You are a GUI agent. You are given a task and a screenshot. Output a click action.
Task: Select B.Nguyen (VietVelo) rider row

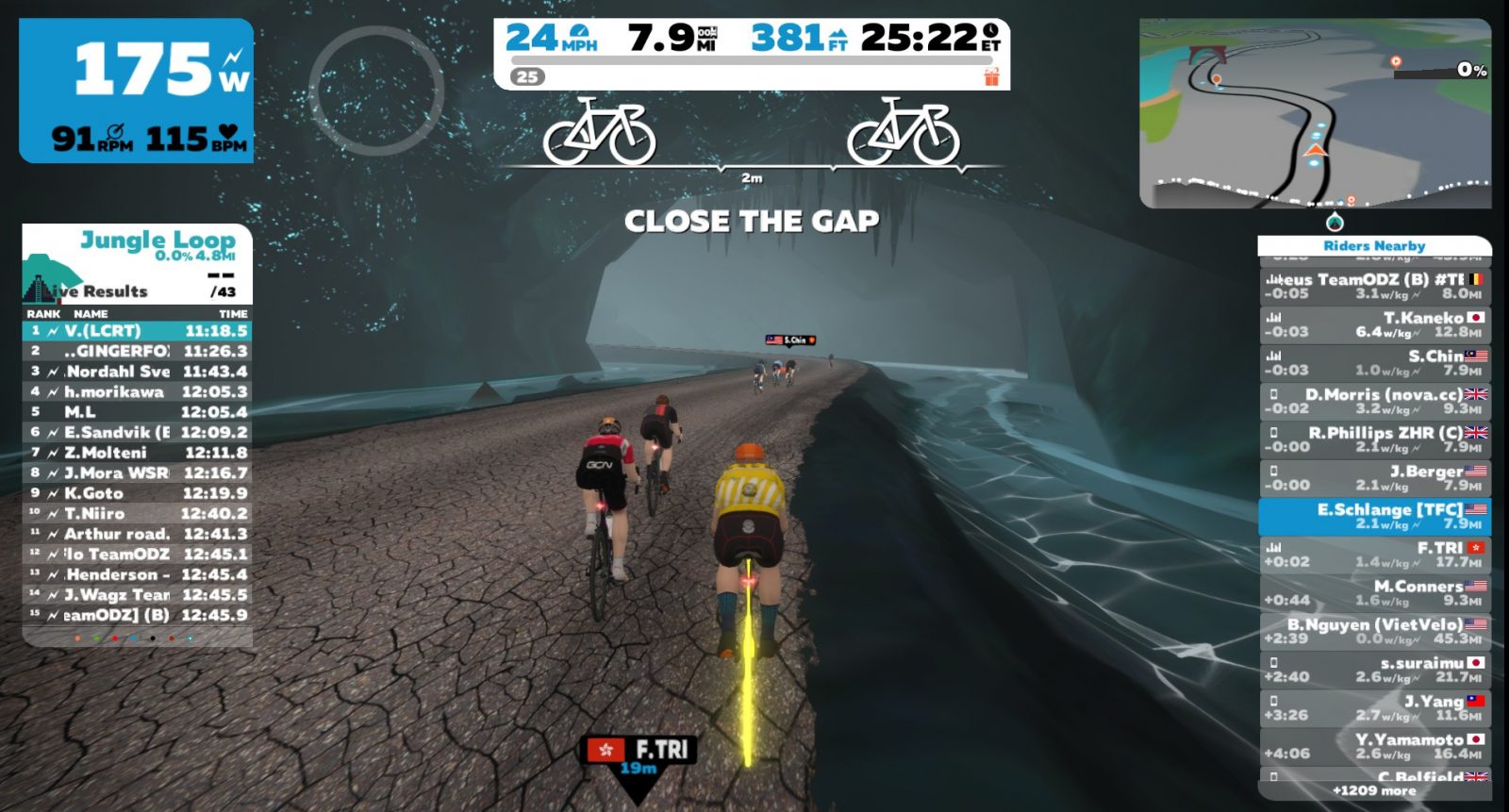(1374, 631)
